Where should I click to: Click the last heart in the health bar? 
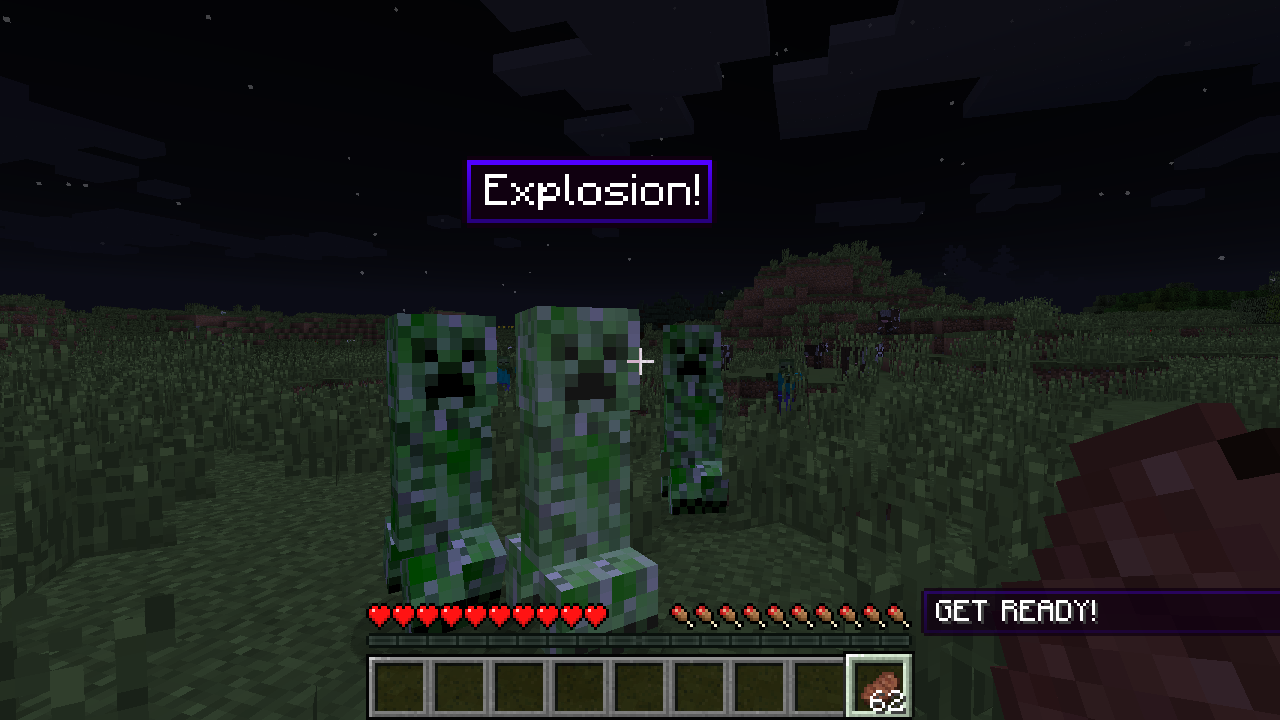[598, 613]
